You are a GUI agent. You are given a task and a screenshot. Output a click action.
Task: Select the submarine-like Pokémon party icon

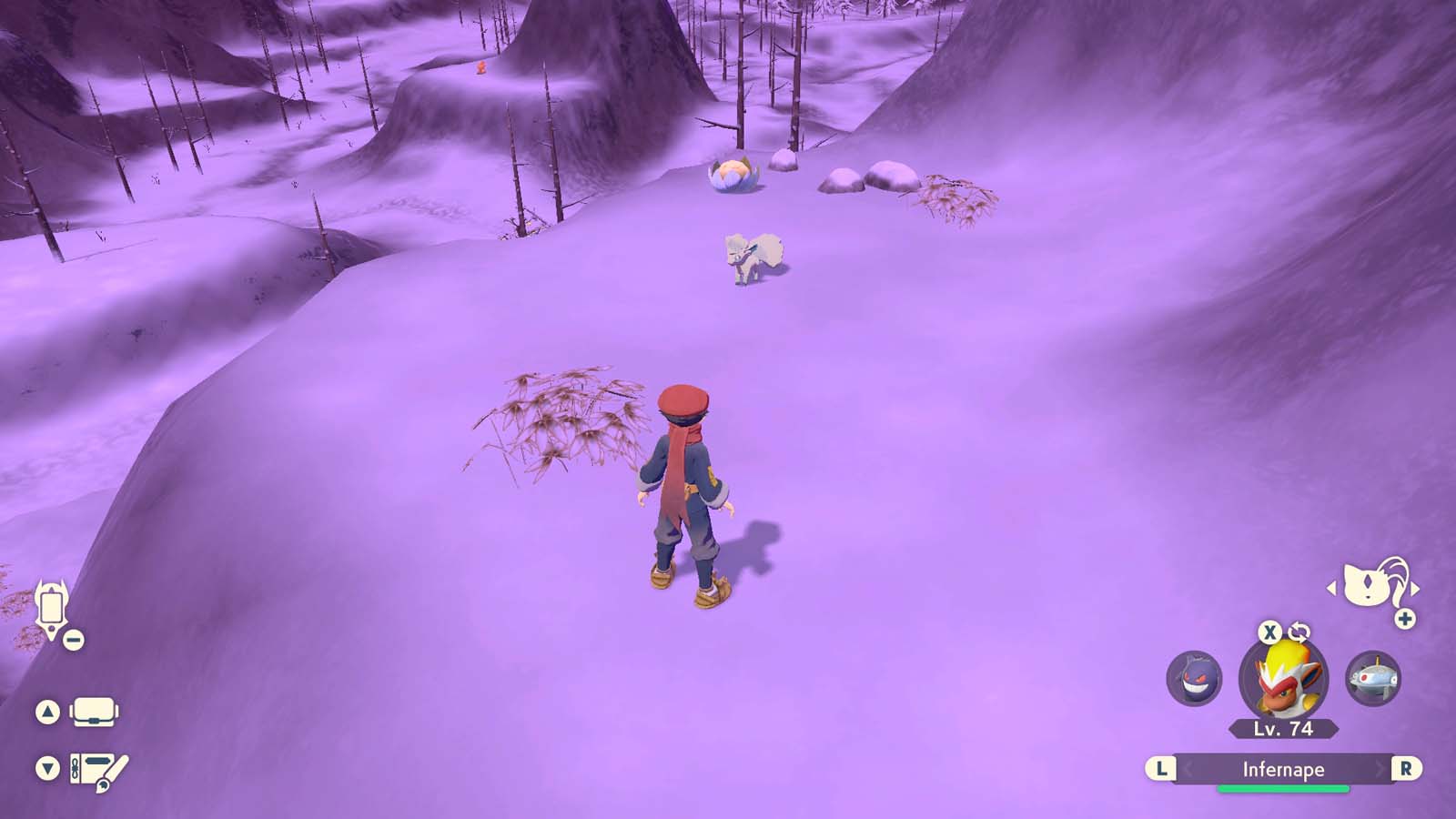coord(1373,681)
